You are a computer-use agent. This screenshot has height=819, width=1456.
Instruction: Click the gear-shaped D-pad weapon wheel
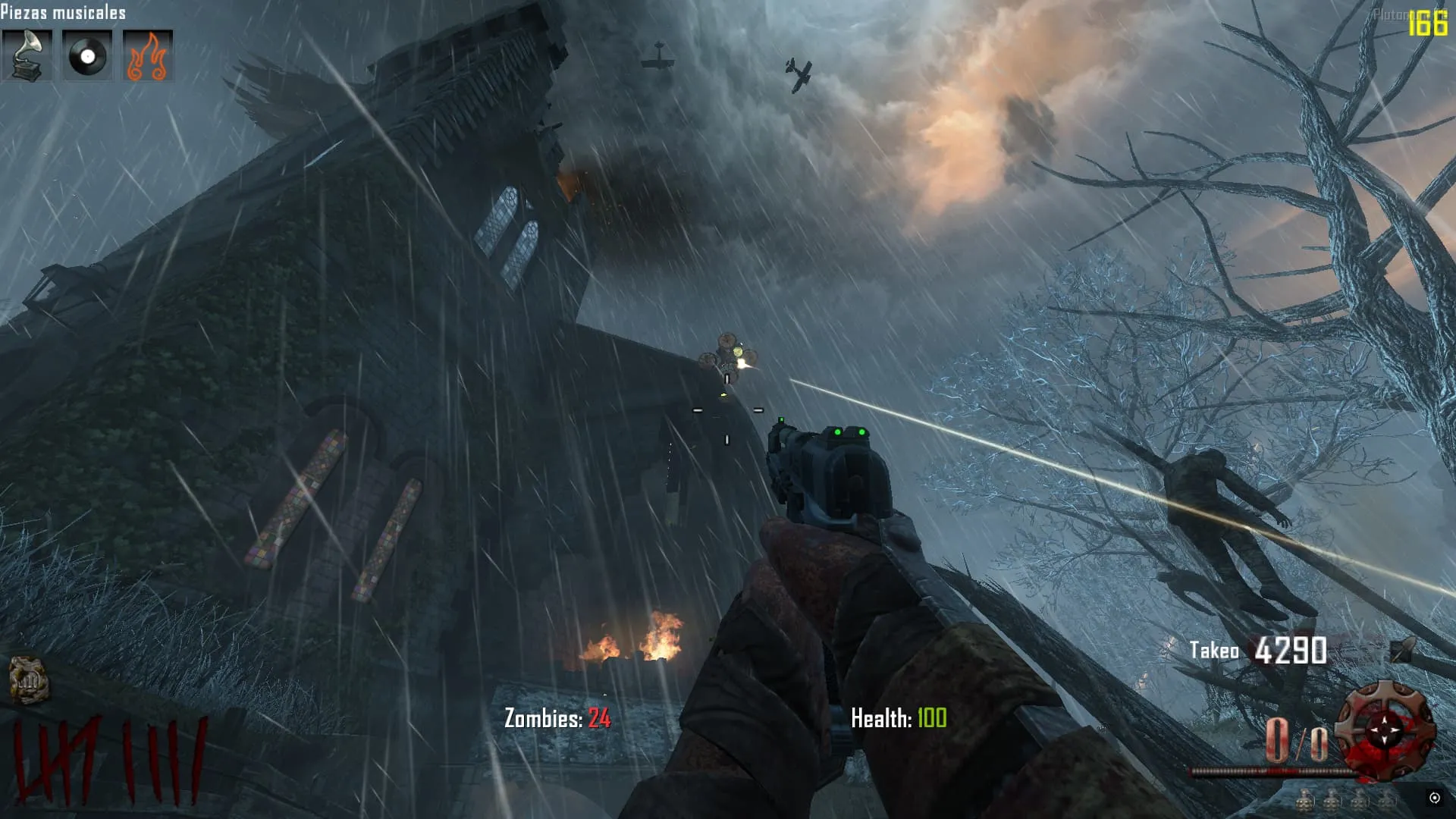tap(1385, 730)
